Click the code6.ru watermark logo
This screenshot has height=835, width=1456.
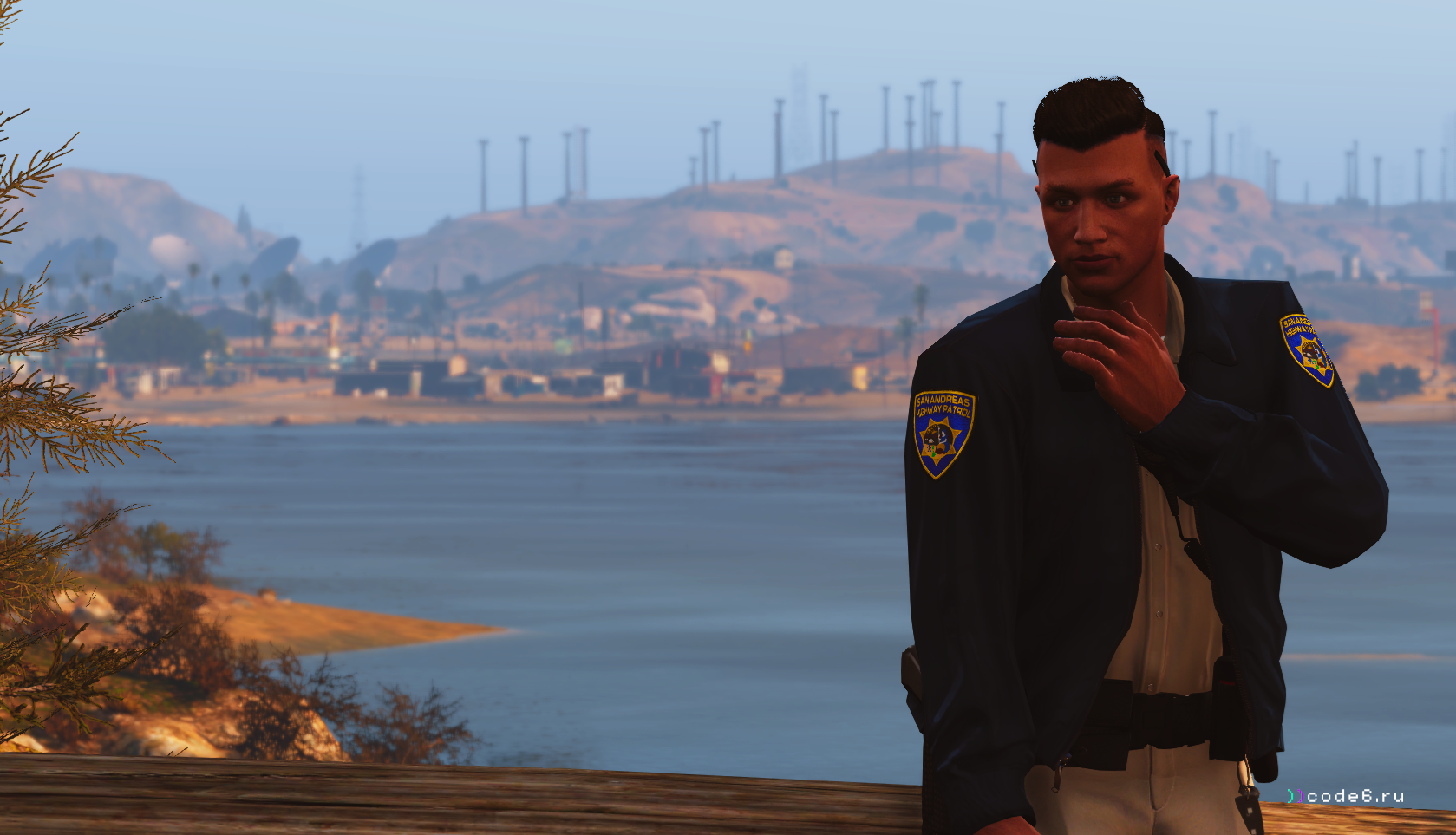(x=1345, y=796)
